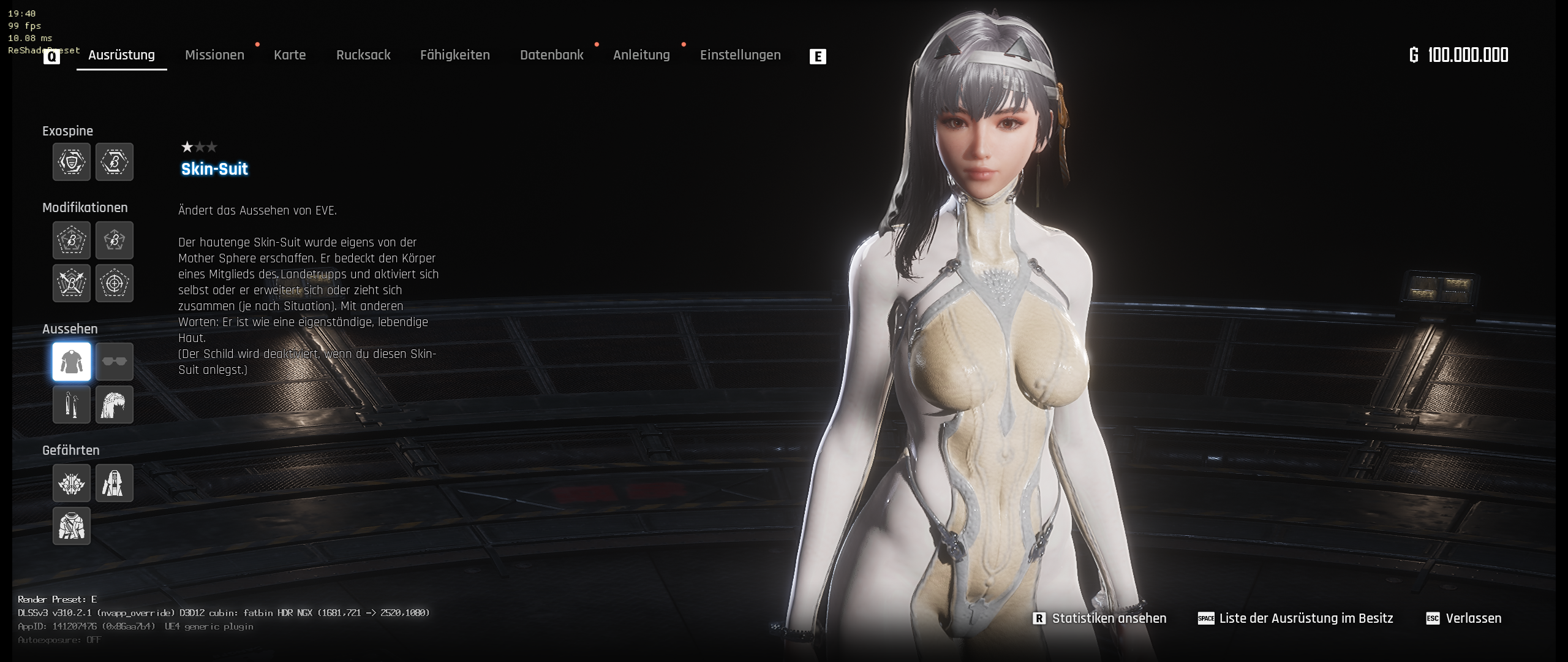Select the crosshair target modification slot

[115, 283]
